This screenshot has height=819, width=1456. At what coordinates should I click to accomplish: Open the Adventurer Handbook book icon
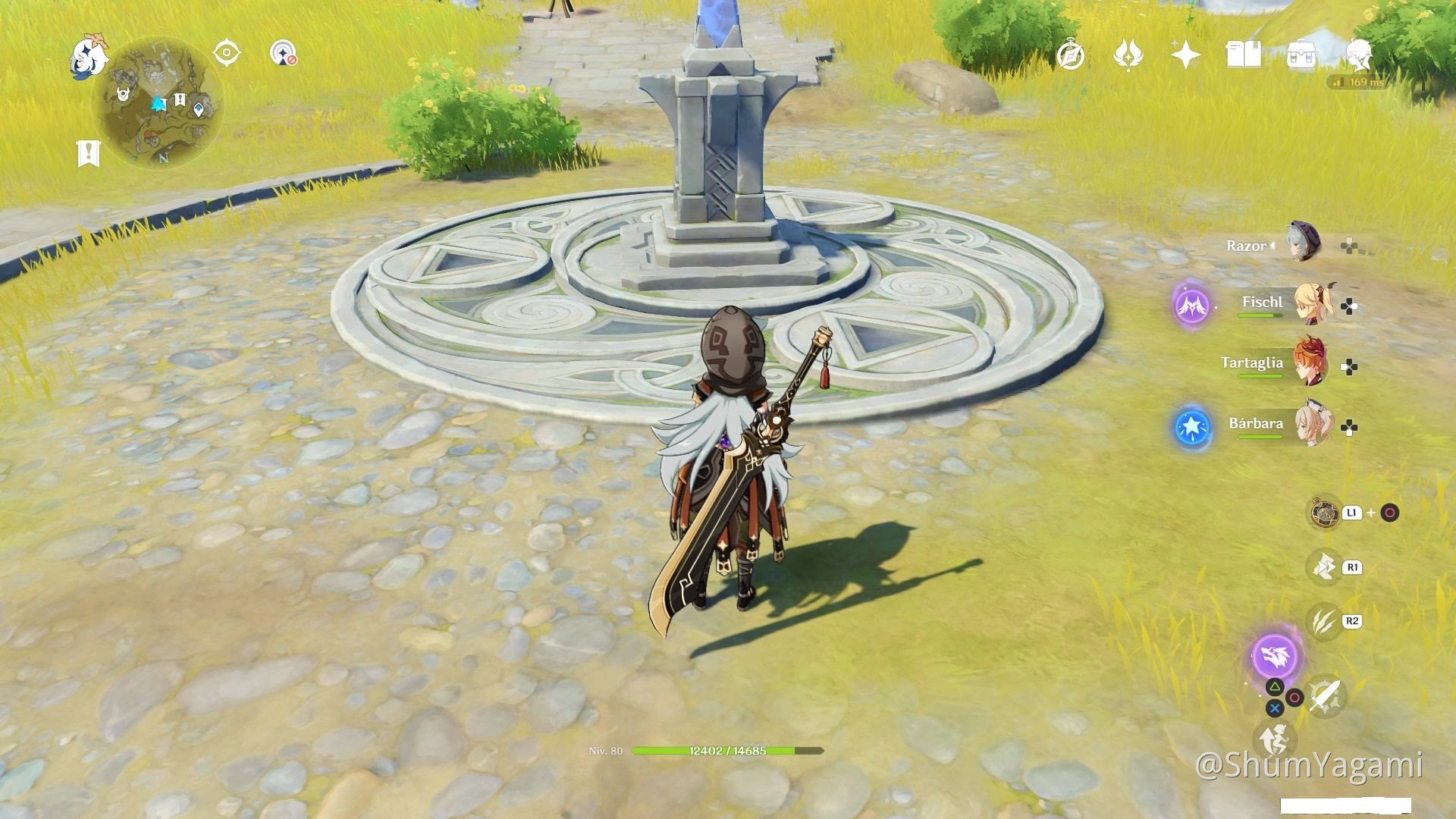coord(1243,55)
